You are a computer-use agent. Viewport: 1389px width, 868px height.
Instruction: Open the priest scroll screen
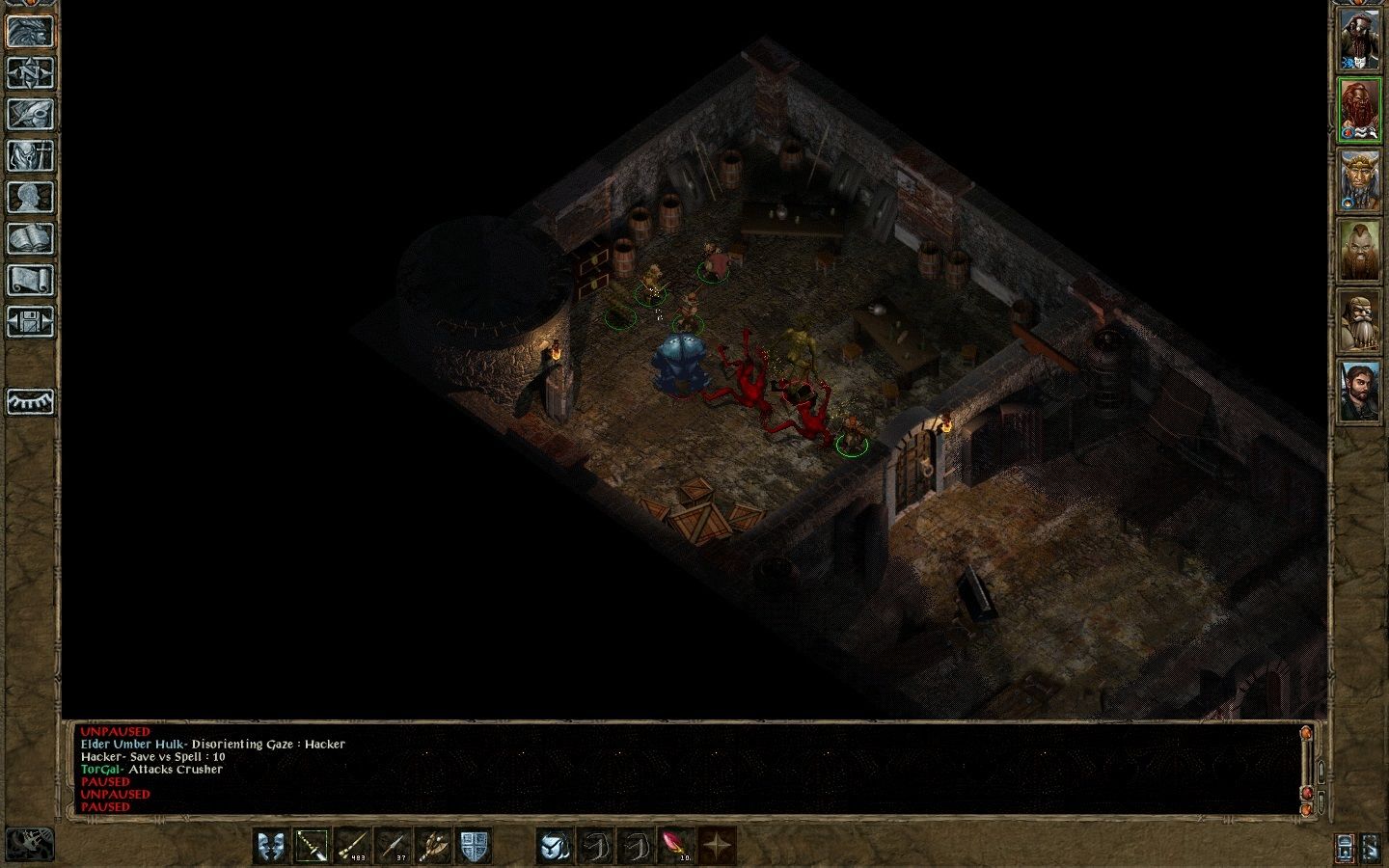pos(30,280)
